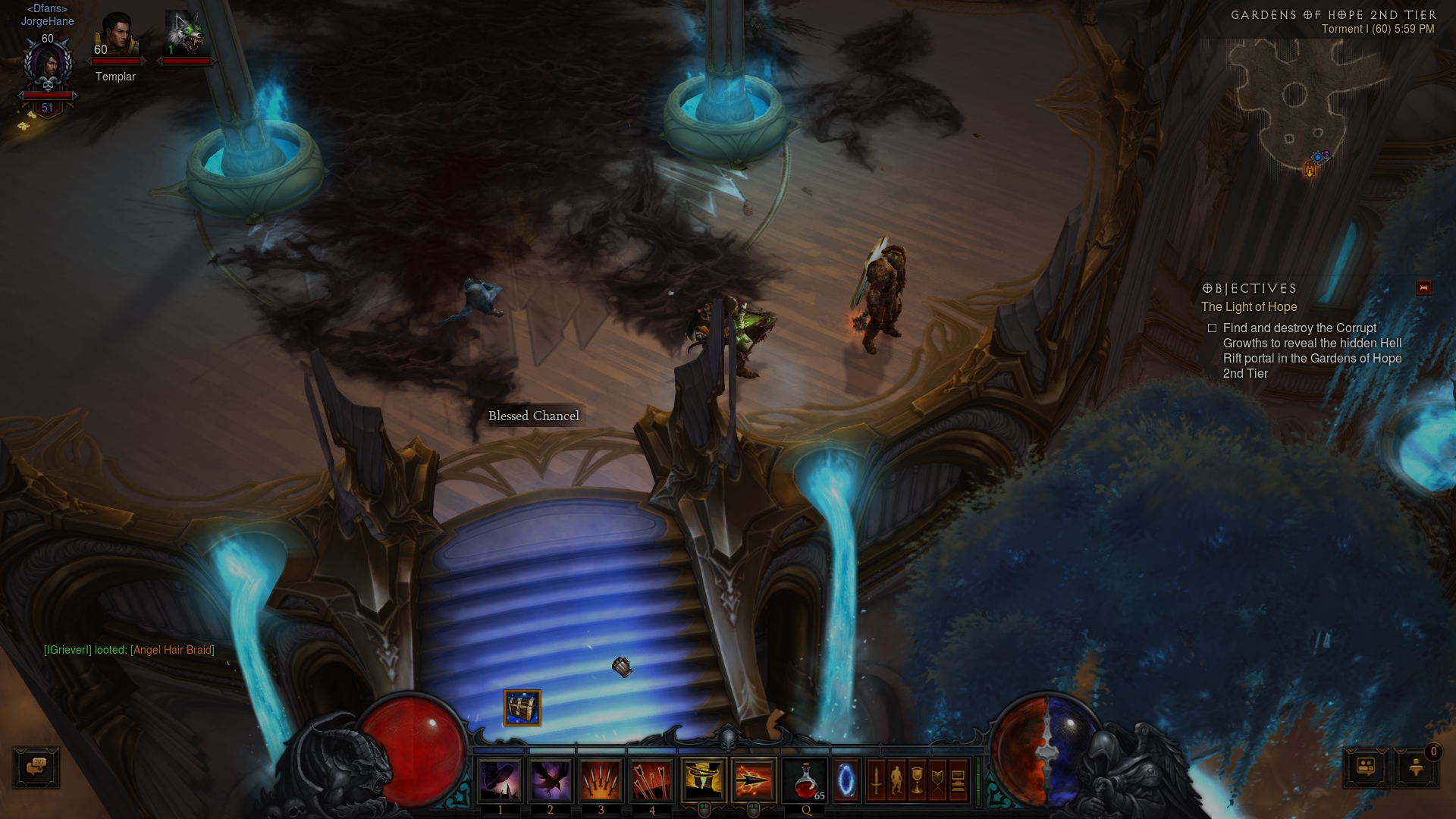This screenshot has width=1456, height=819.
Task: Cast the blue Town Portal
Action: (846, 780)
